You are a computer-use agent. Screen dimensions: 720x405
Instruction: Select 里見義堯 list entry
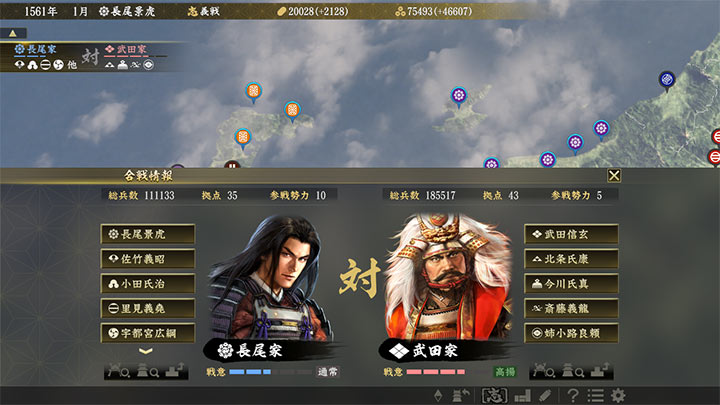[147, 309]
